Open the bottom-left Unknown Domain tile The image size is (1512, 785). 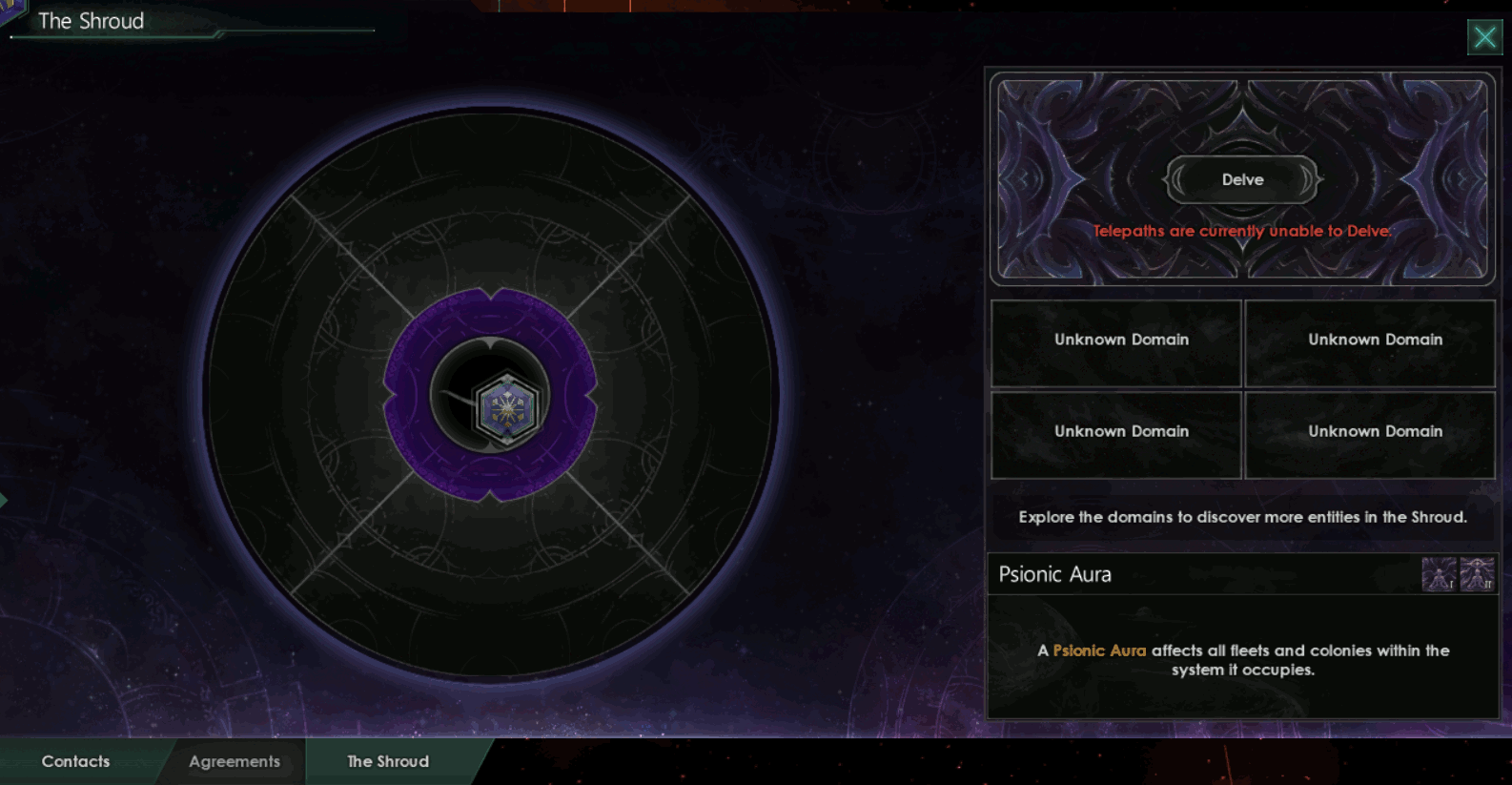(x=1115, y=435)
